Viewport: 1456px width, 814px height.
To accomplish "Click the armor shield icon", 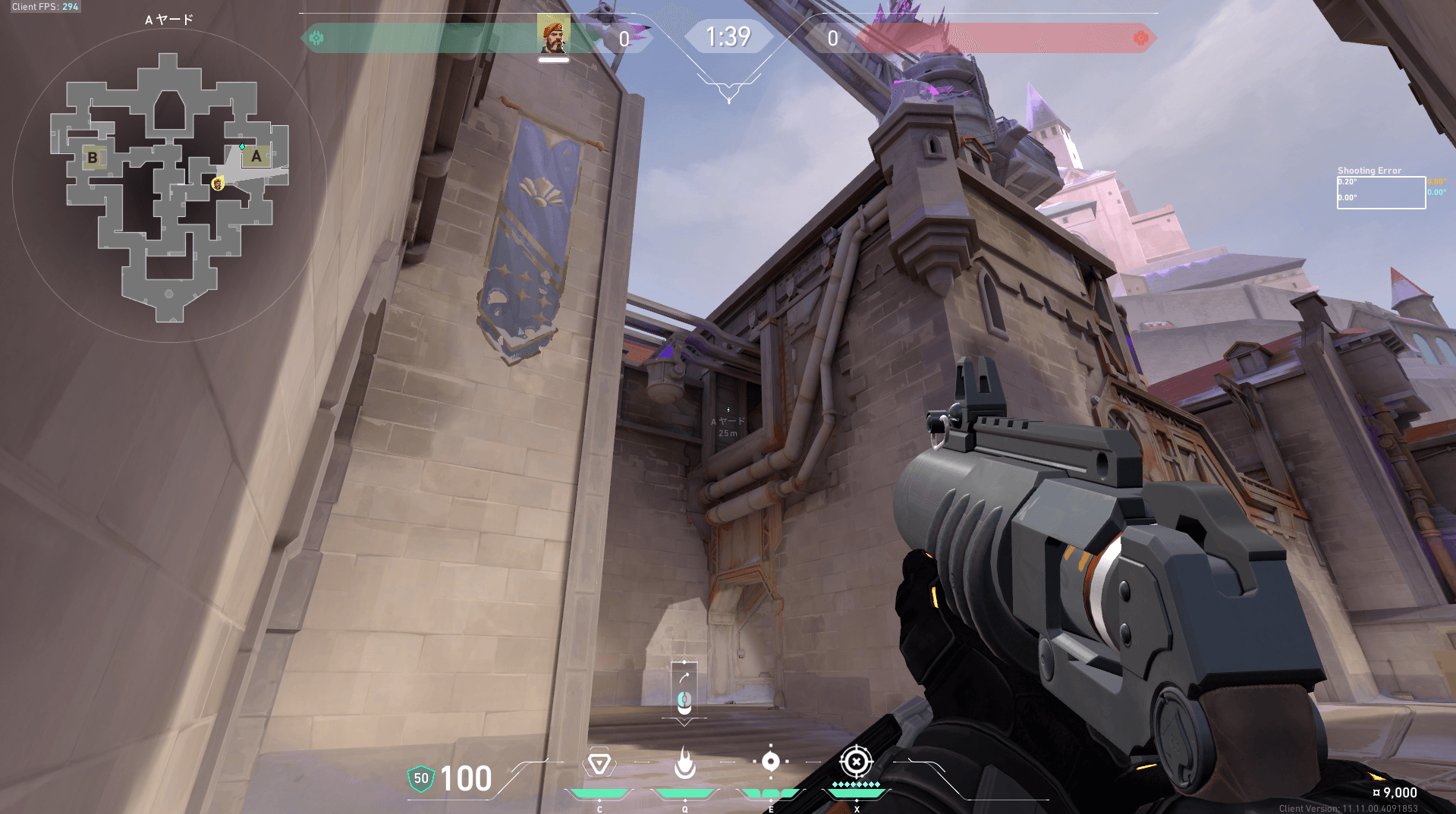I will (x=420, y=778).
